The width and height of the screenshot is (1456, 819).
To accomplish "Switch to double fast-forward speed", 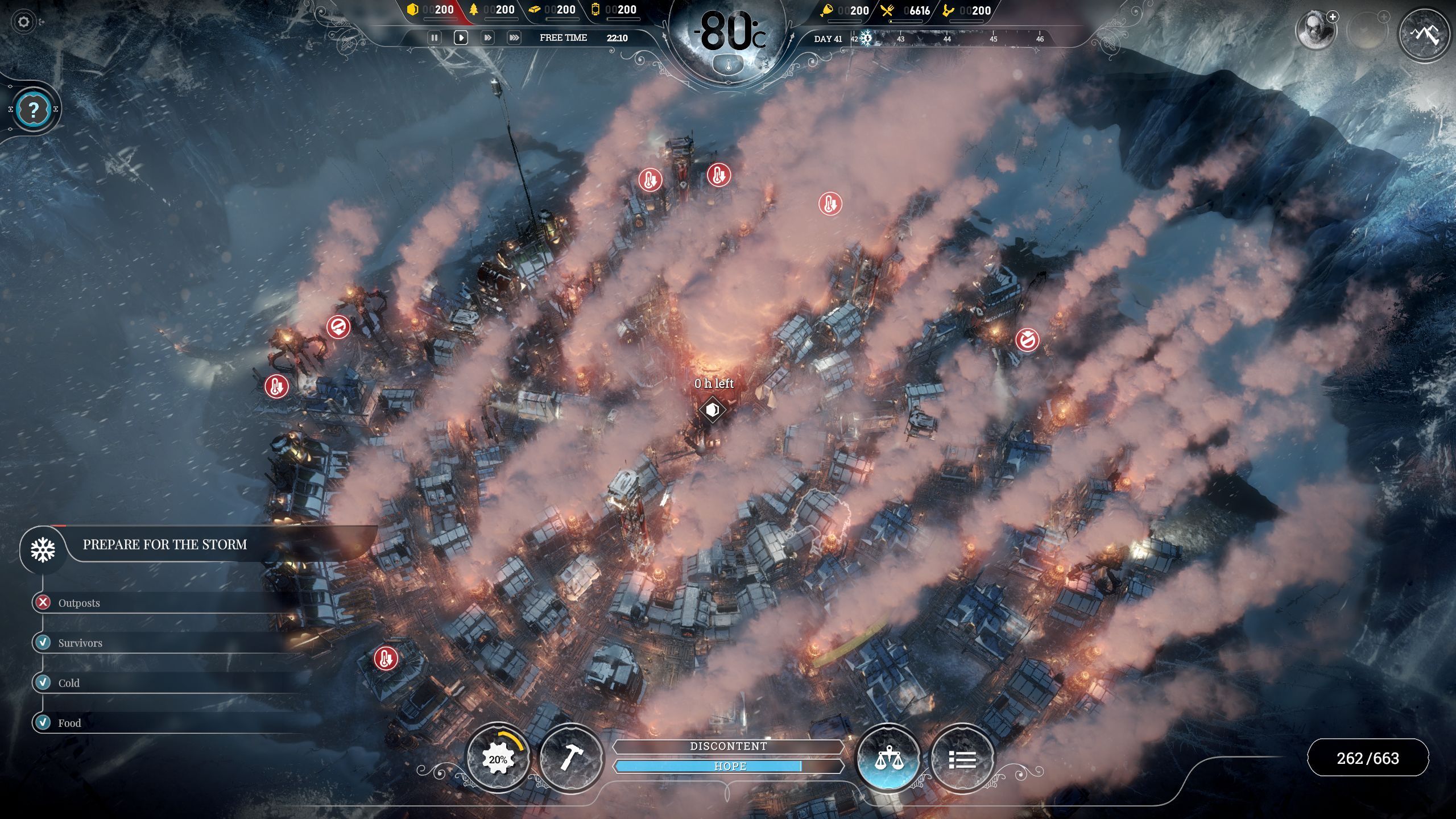I will click(487, 38).
